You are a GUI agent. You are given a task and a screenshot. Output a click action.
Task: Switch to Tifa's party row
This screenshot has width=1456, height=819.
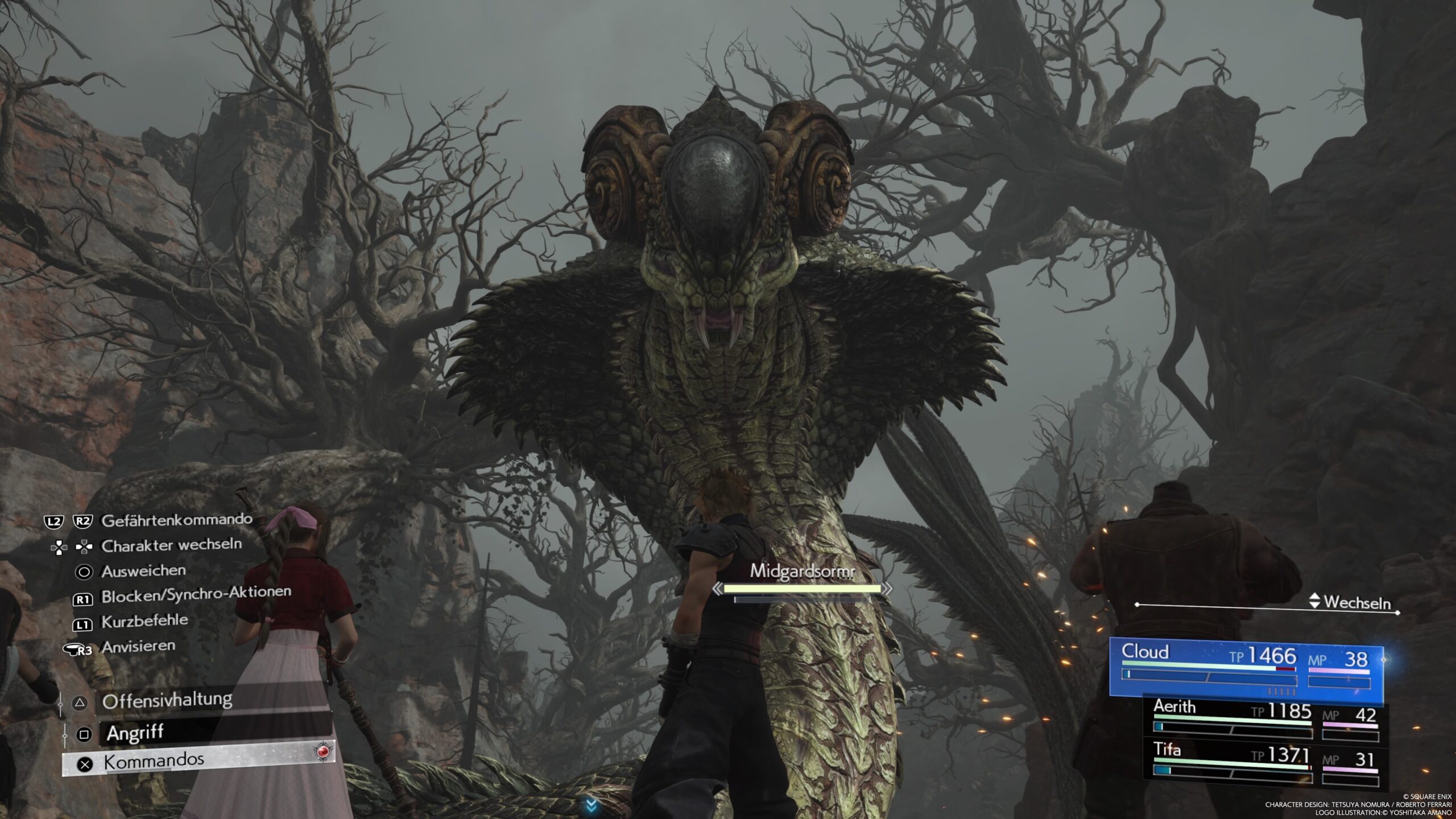click(1264, 762)
